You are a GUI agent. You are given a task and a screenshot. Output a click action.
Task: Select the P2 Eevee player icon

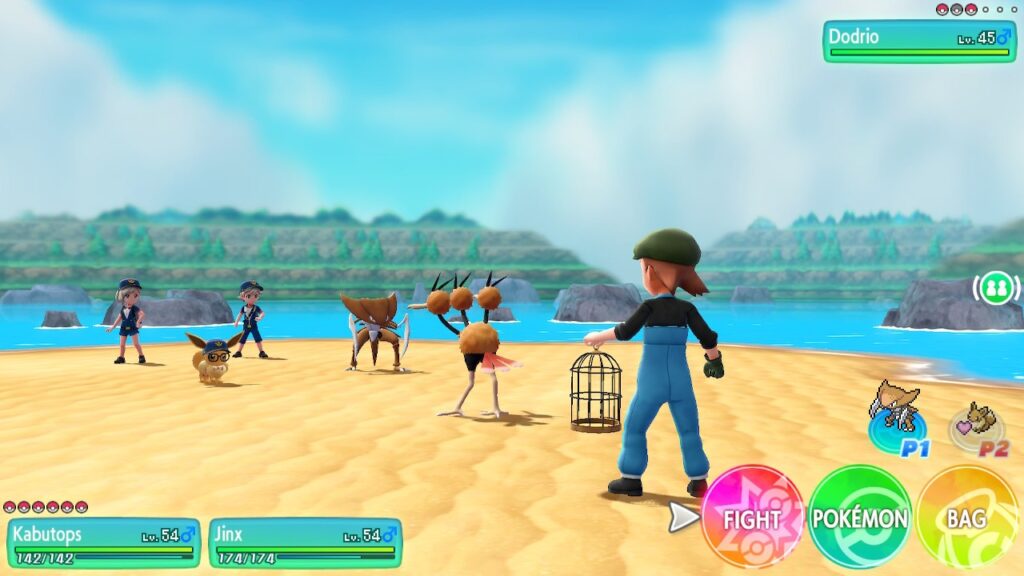[977, 428]
